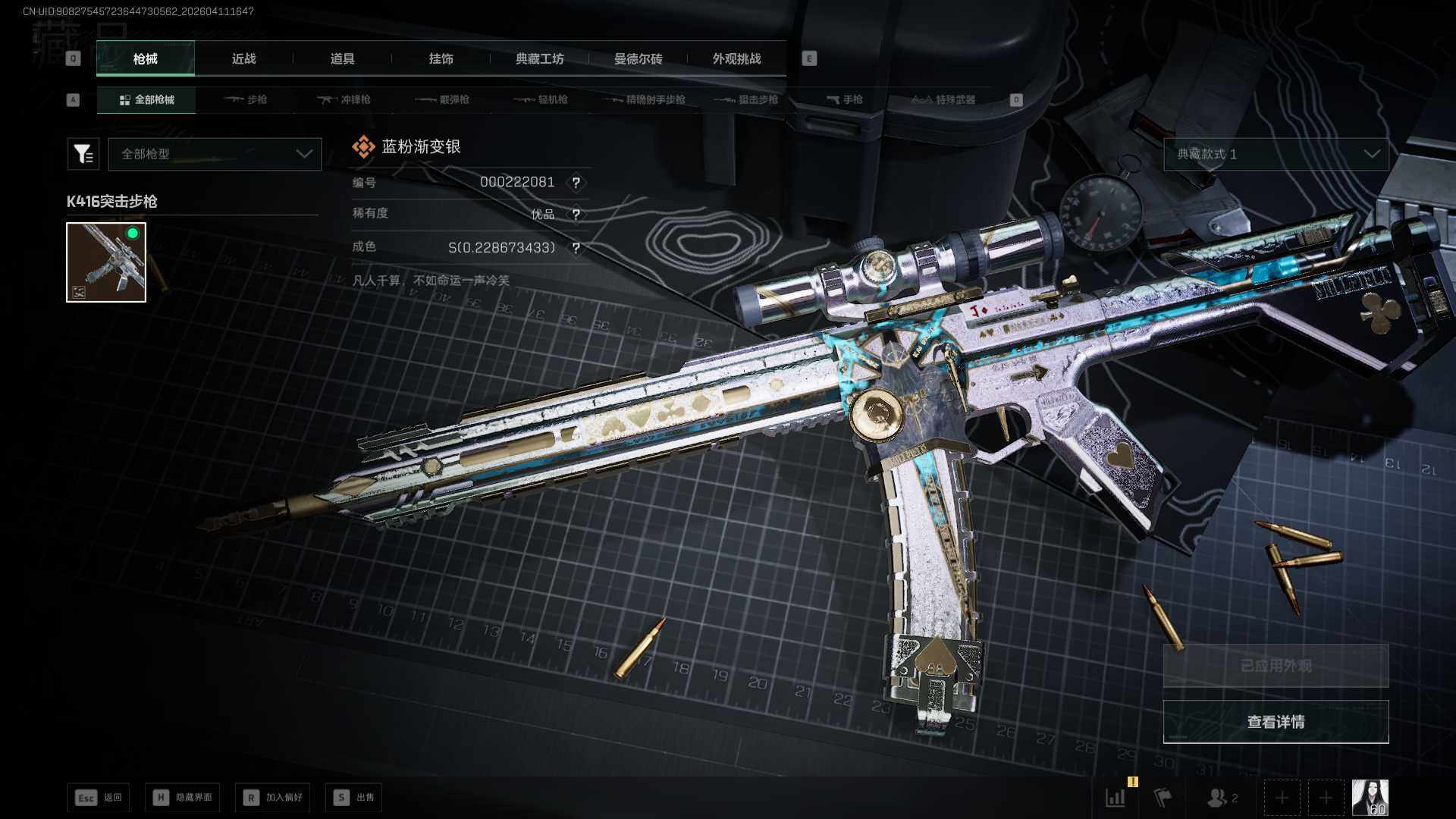Image resolution: width=1456 pixels, height=819 pixels.
Task: Click the filter funnel icon
Action: tap(83, 154)
